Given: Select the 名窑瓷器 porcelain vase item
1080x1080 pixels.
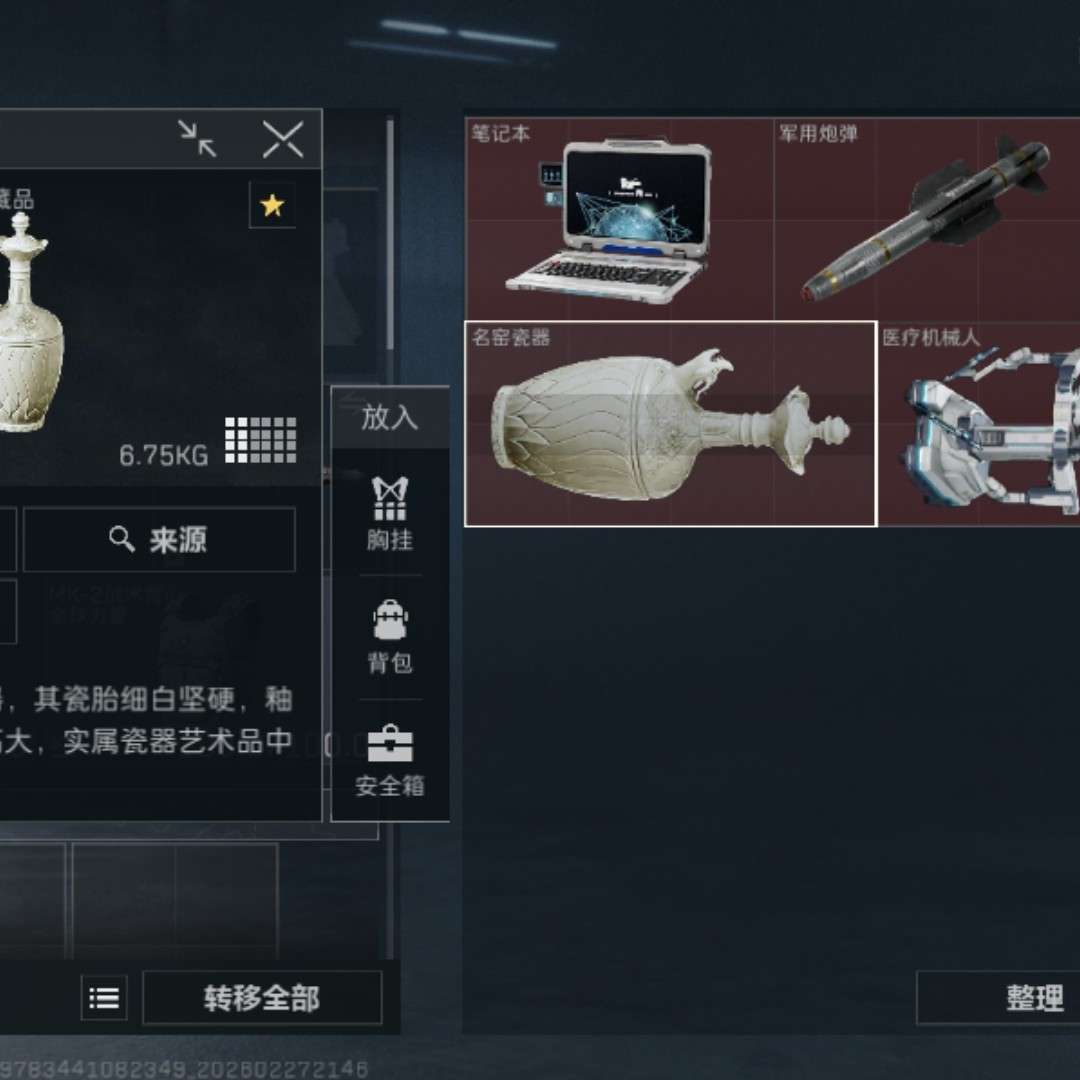Looking at the screenshot, I should 670,423.
